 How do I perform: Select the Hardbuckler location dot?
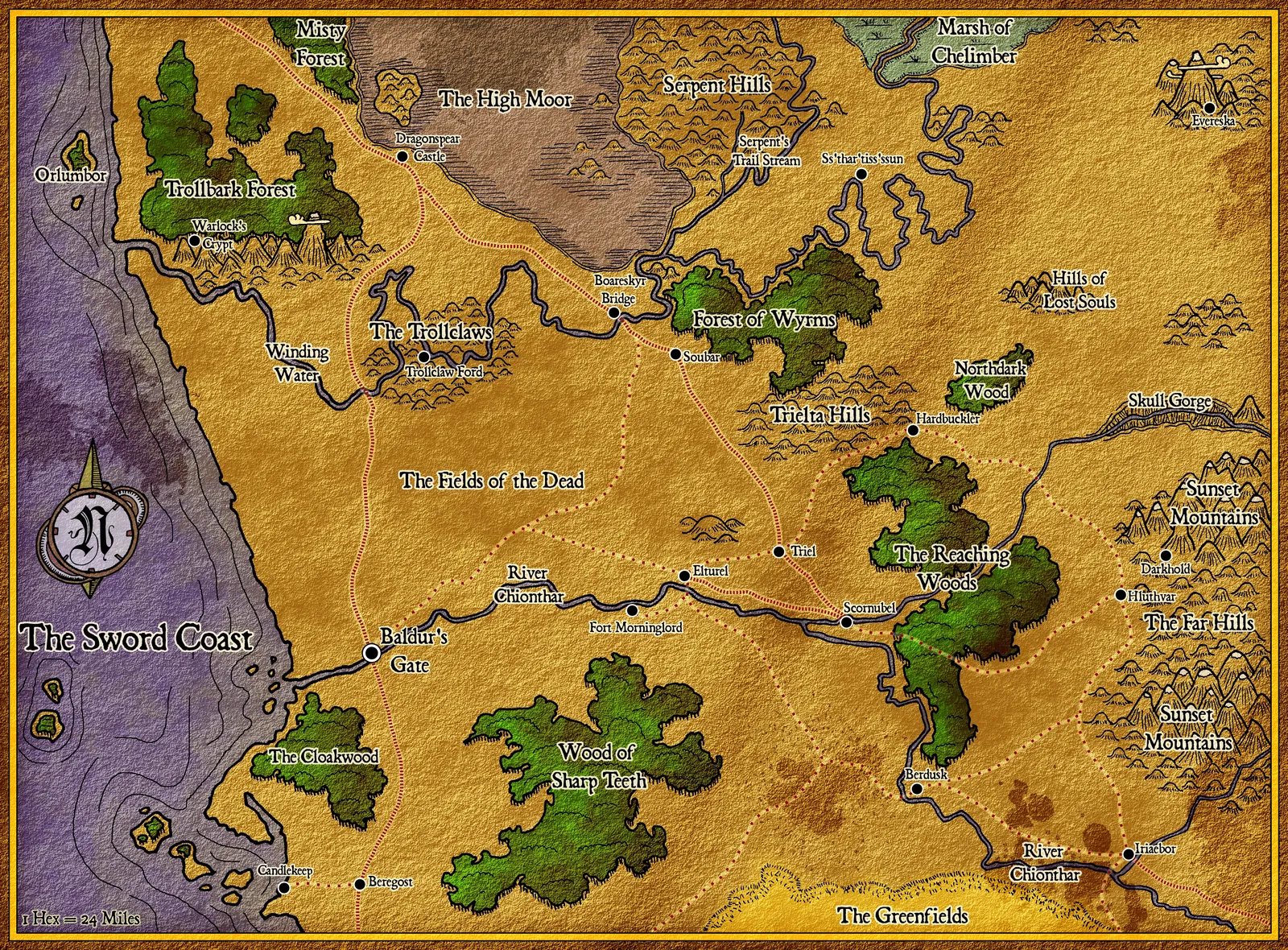pos(912,431)
